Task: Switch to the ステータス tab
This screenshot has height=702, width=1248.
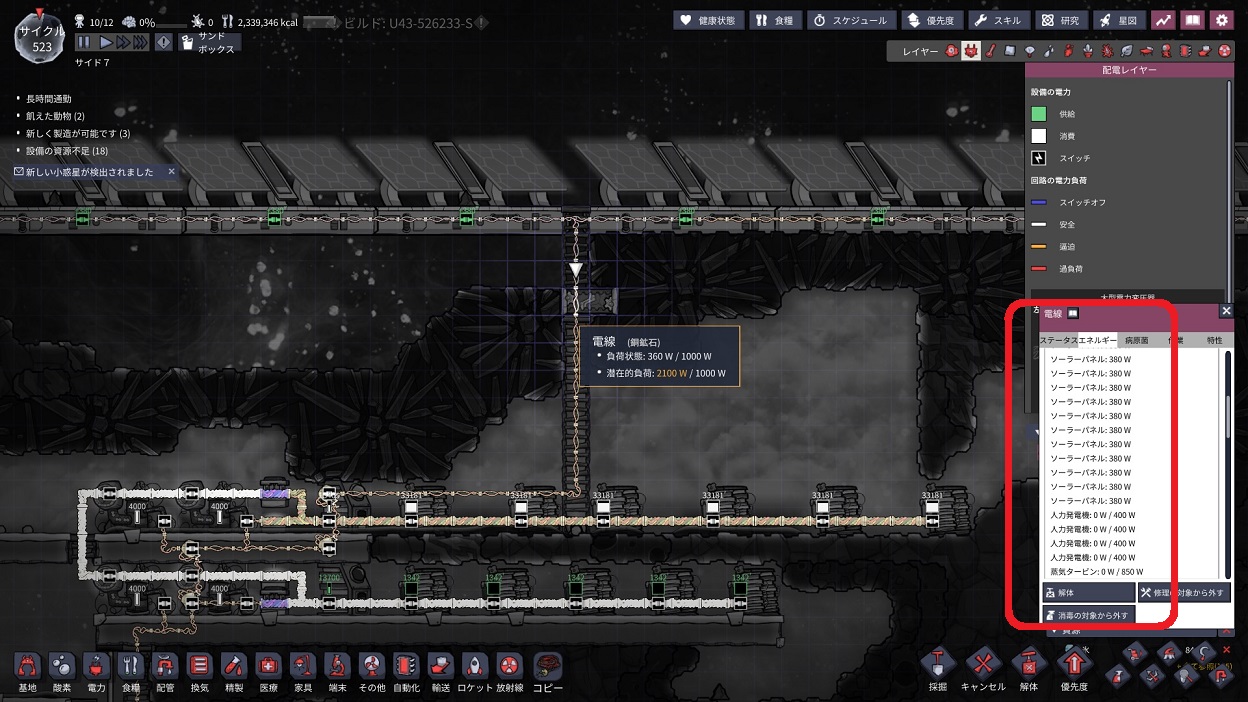Action: (x=1058, y=340)
